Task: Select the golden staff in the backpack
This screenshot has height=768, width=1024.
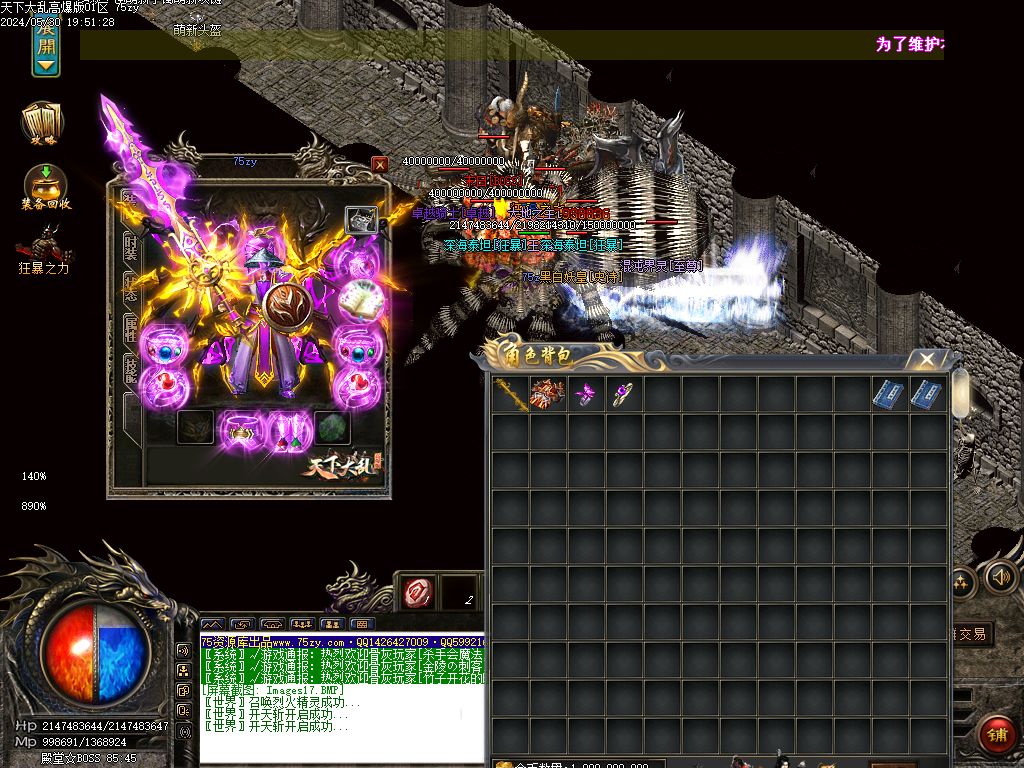Action: 510,395
